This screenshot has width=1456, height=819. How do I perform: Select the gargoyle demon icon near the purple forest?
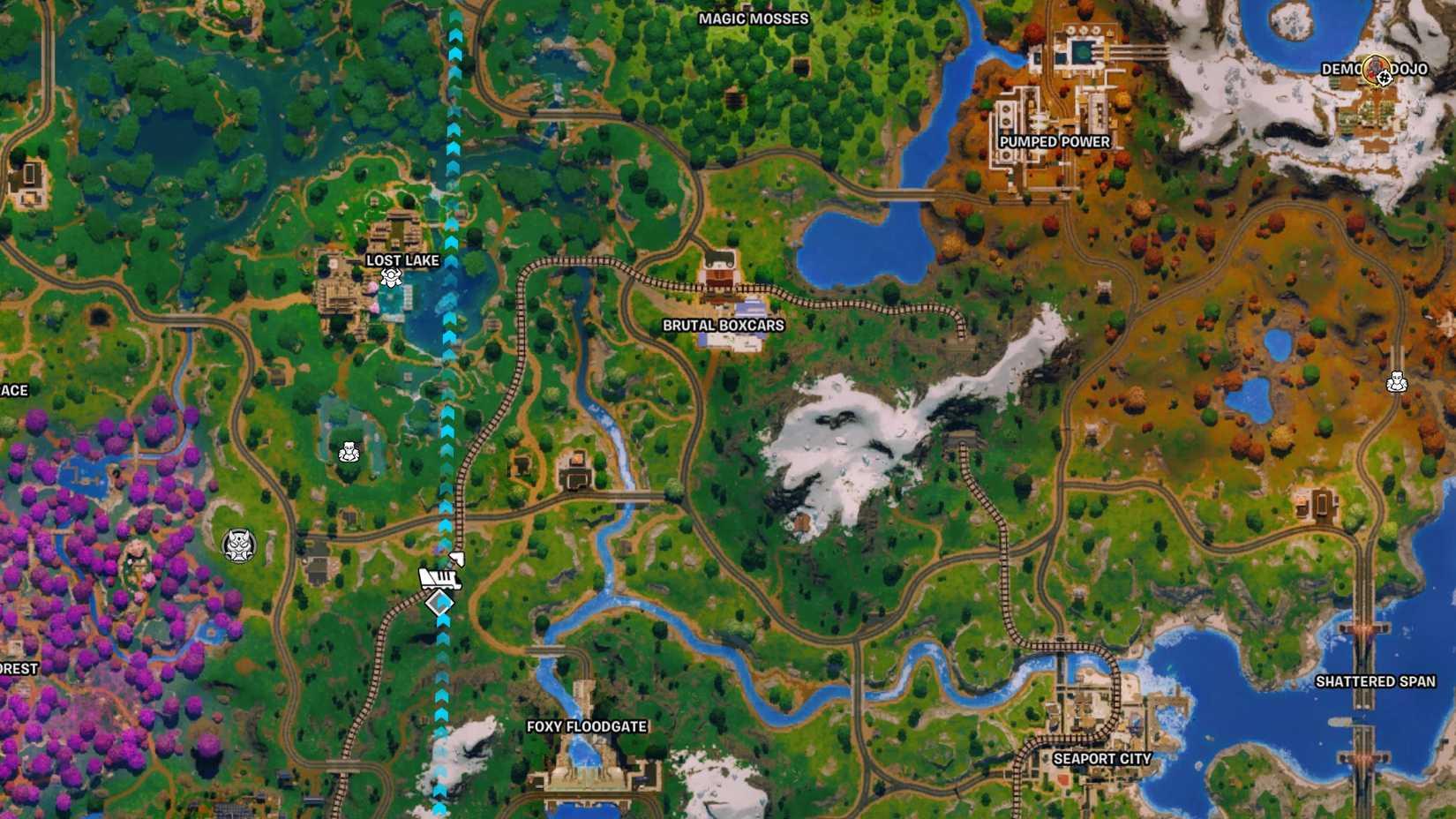point(236,545)
